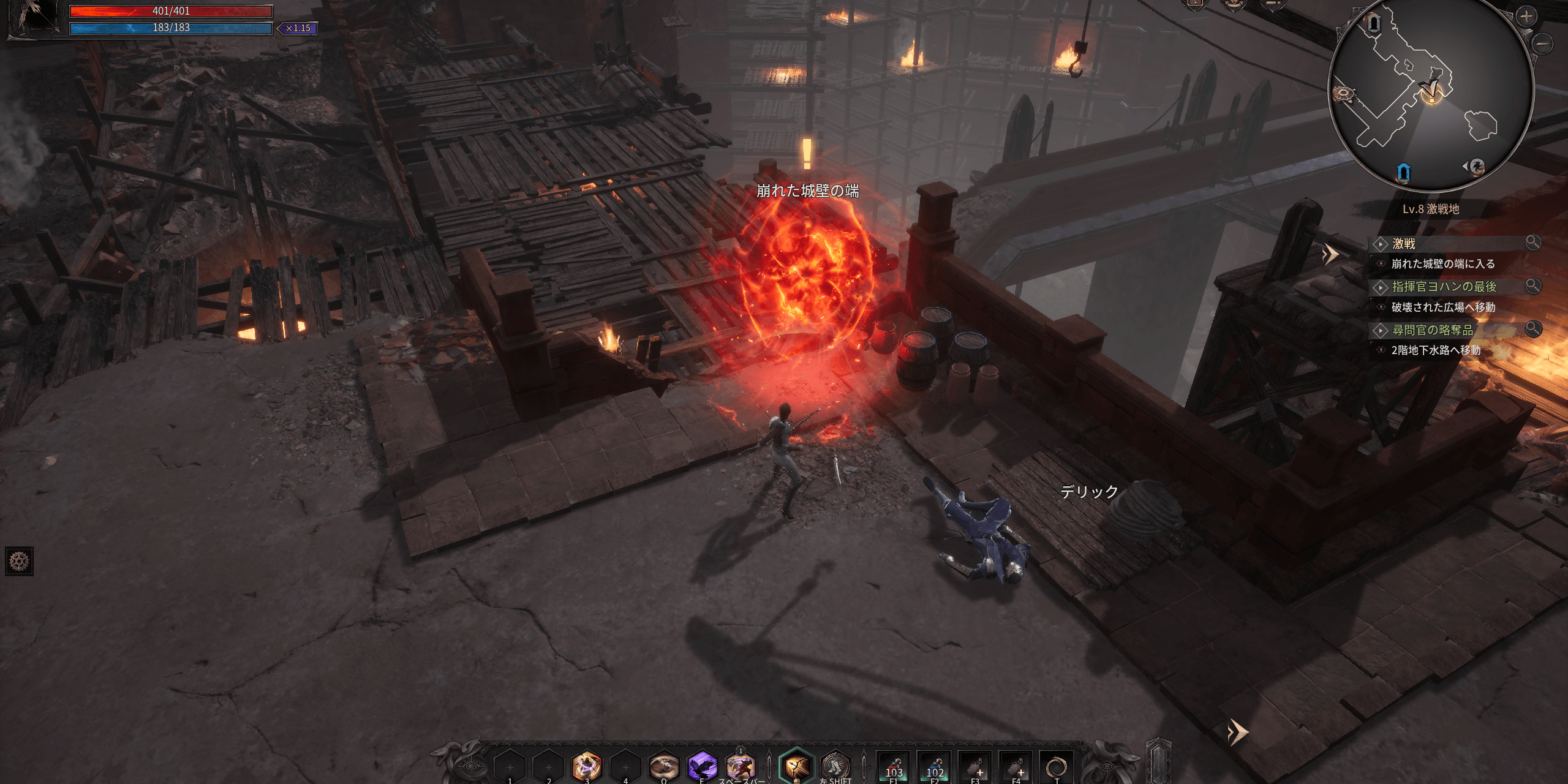Activate the Q skill icon

[664, 766]
